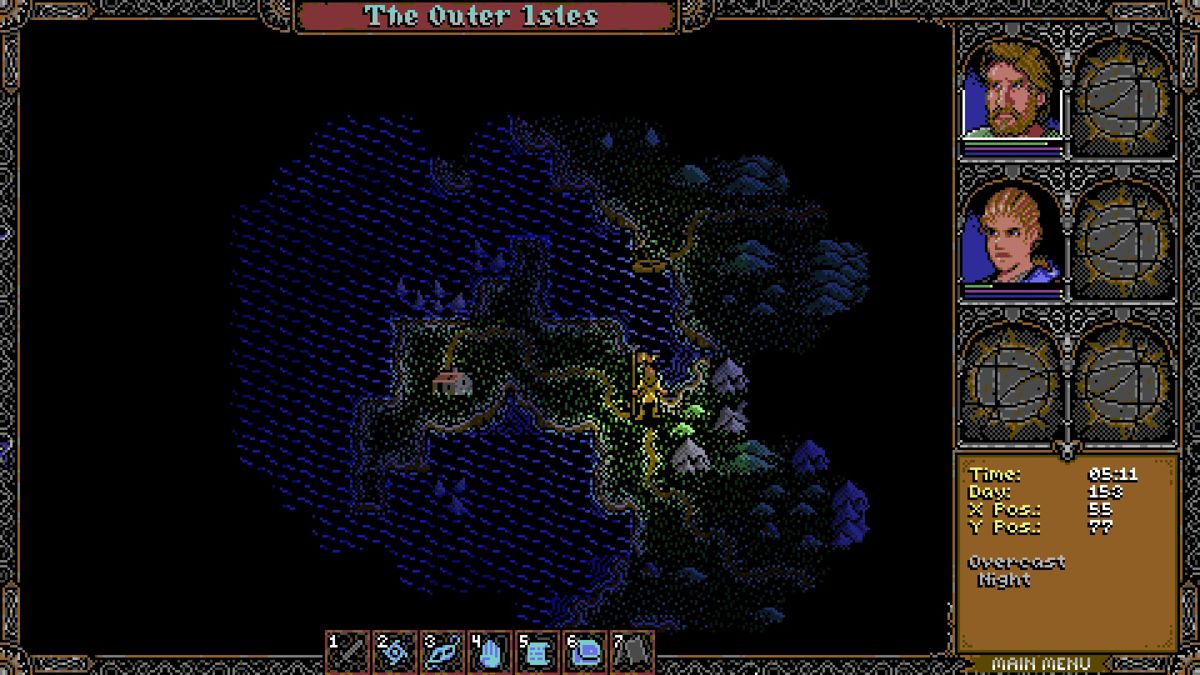
Task: Click the blue orb icon in slot 6
Action: 584,652
